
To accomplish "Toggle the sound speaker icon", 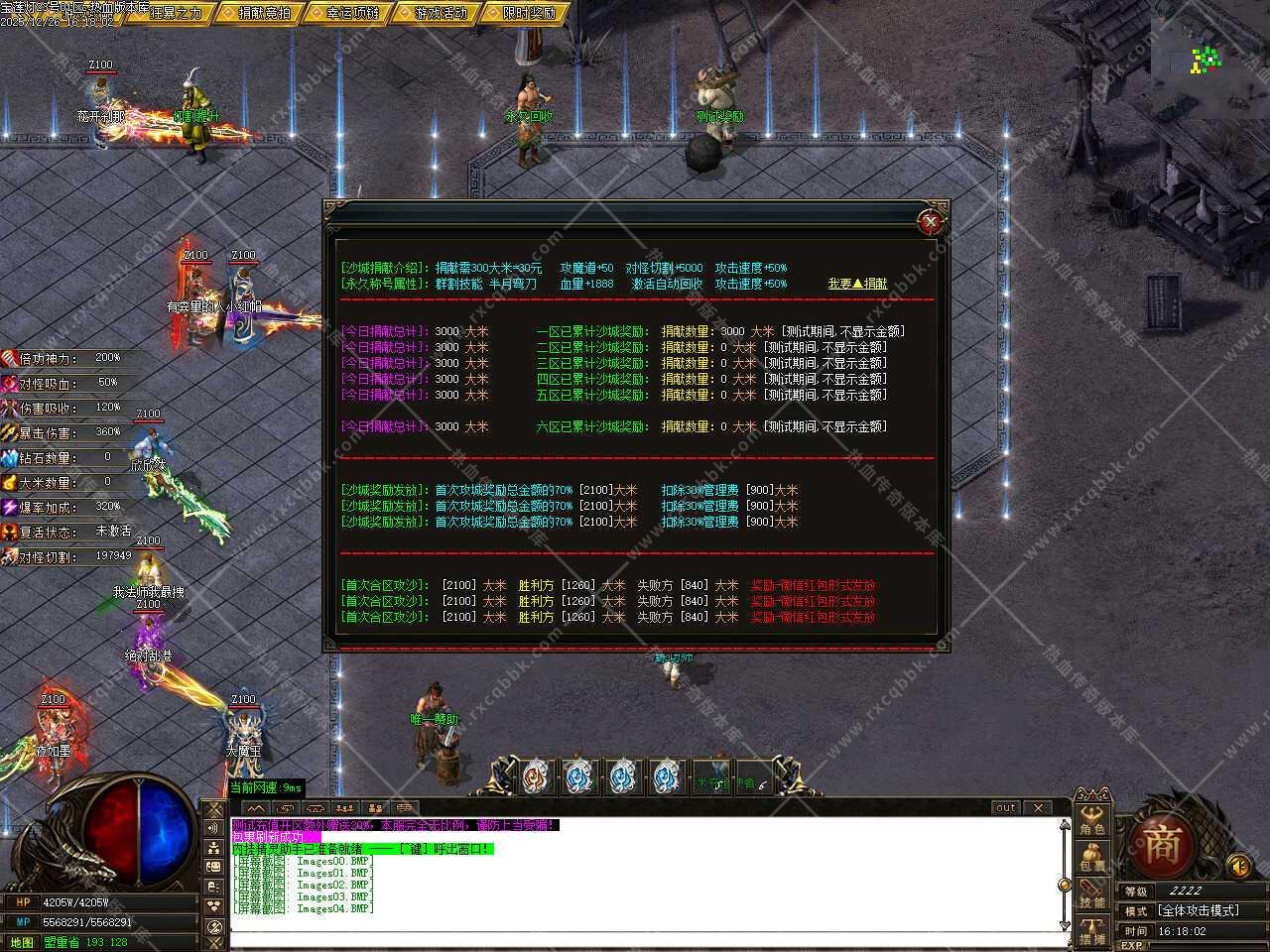I will coord(1239,866).
